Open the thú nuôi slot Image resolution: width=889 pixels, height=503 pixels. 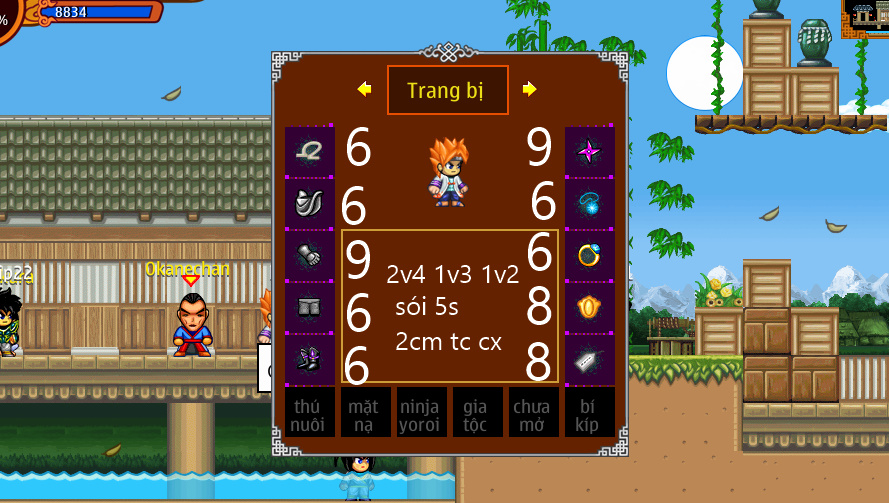pyautogui.click(x=309, y=414)
